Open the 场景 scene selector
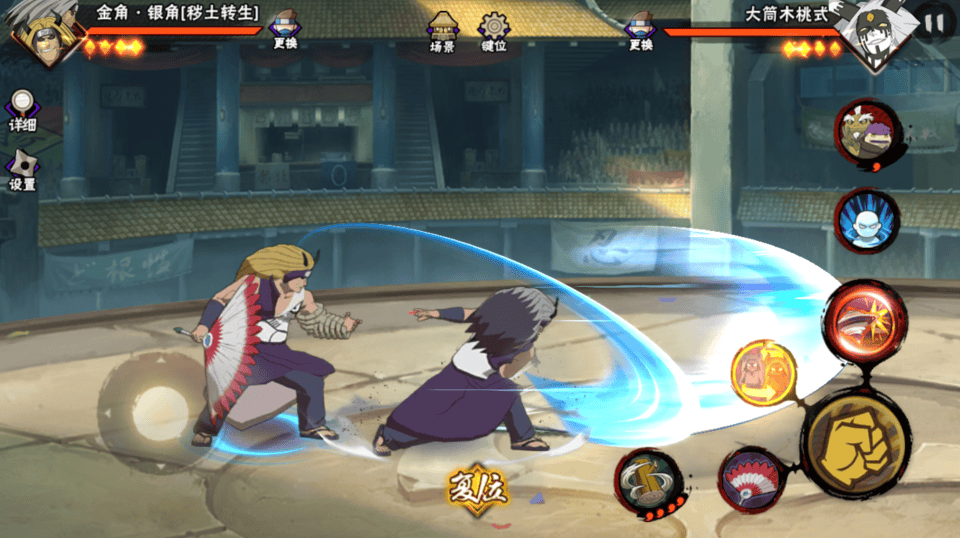 coord(442,31)
